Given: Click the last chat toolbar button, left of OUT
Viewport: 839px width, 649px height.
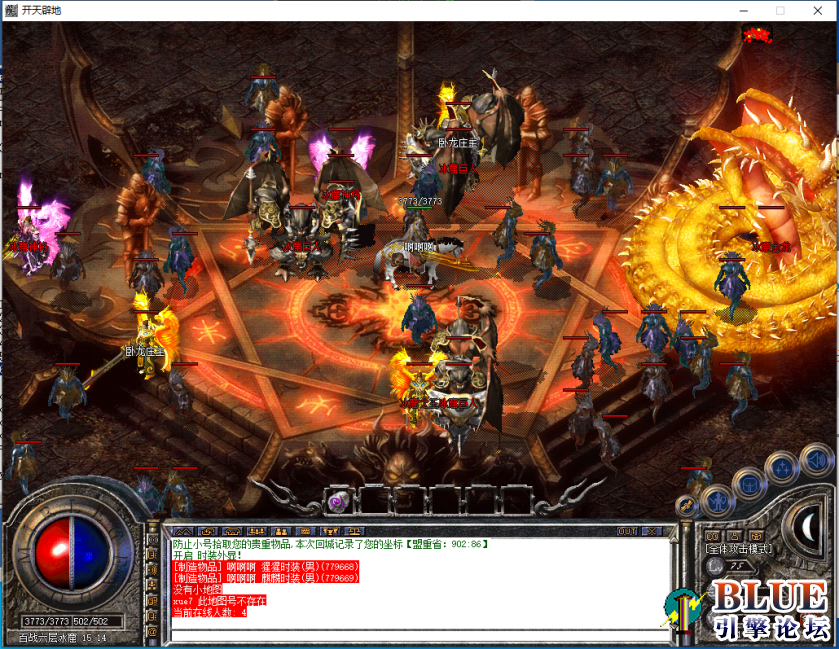Looking at the screenshot, I should (357, 531).
